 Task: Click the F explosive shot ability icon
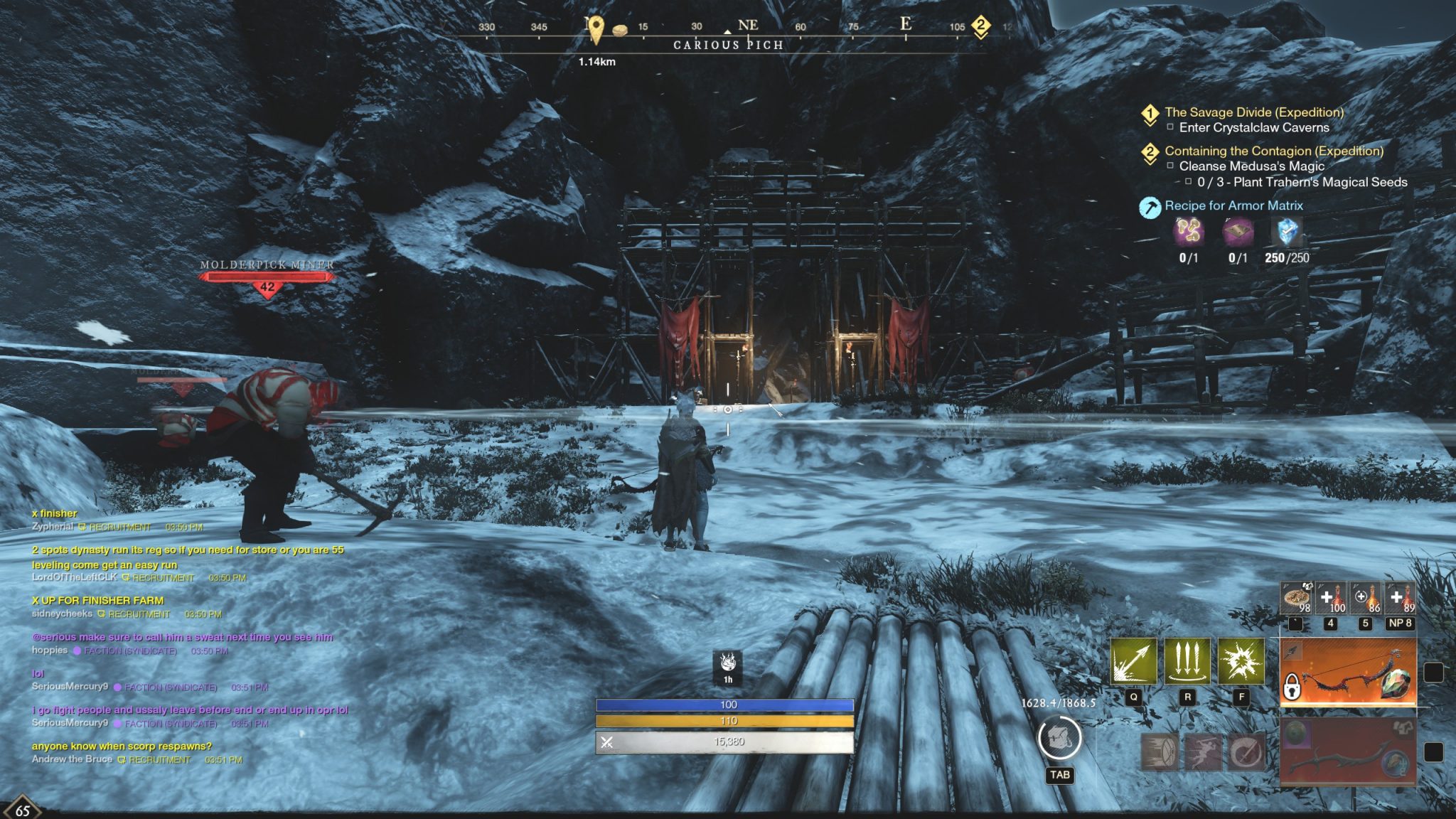[x=1242, y=660]
